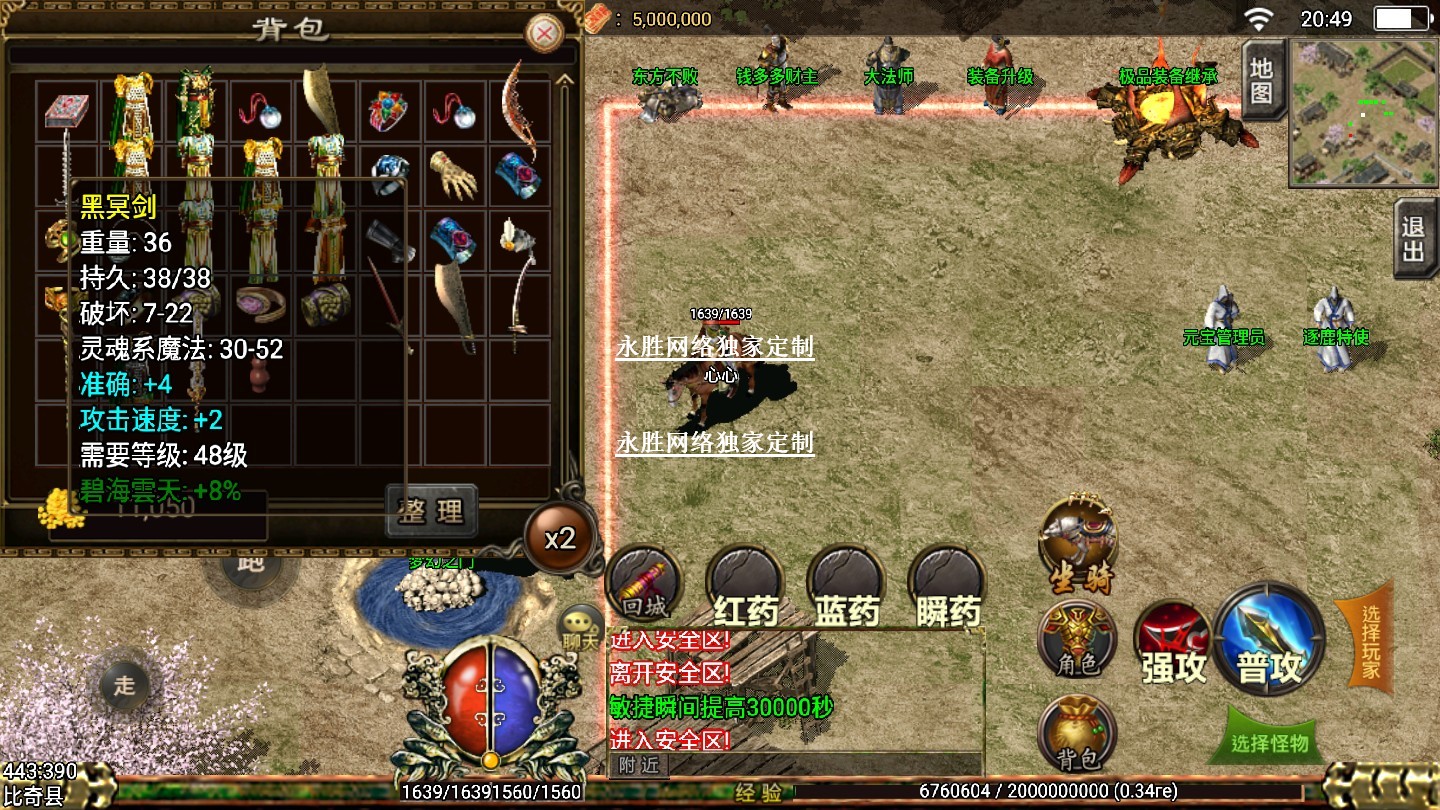This screenshot has width=1440, height=810.
Task: Toggle the x2 speed button
Action: coord(560,539)
